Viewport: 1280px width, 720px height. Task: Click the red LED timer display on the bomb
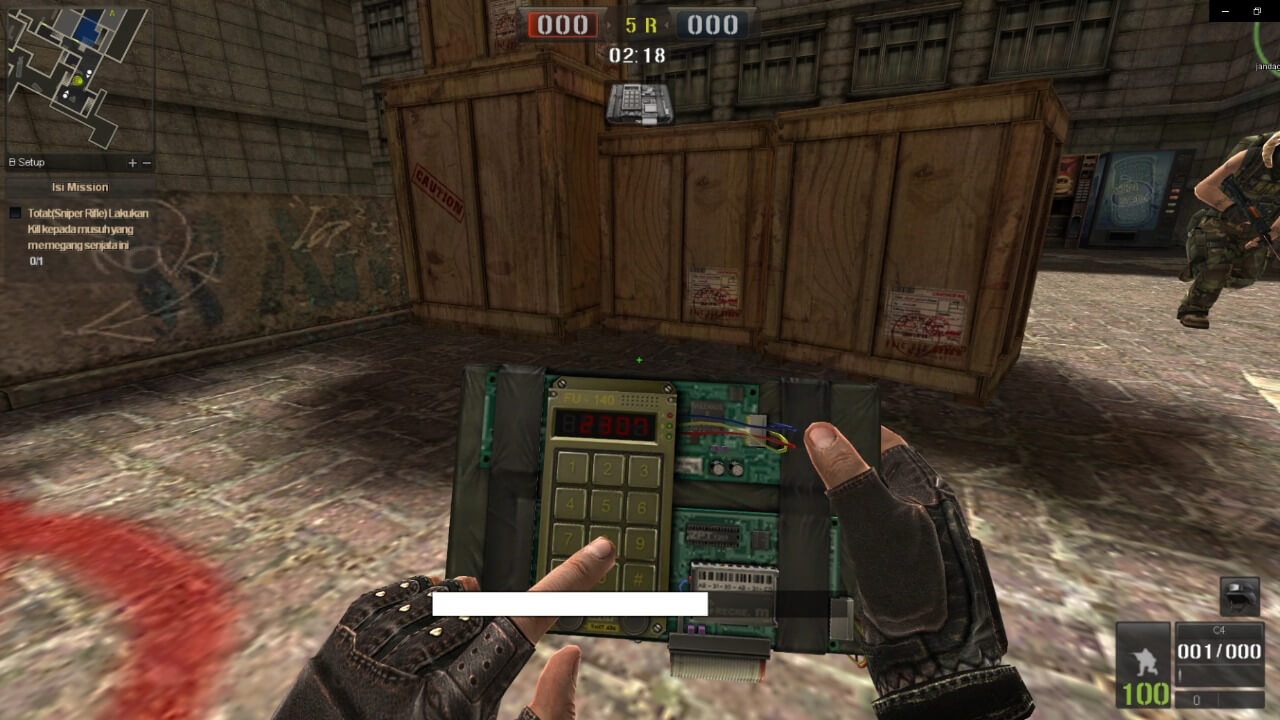click(x=606, y=423)
